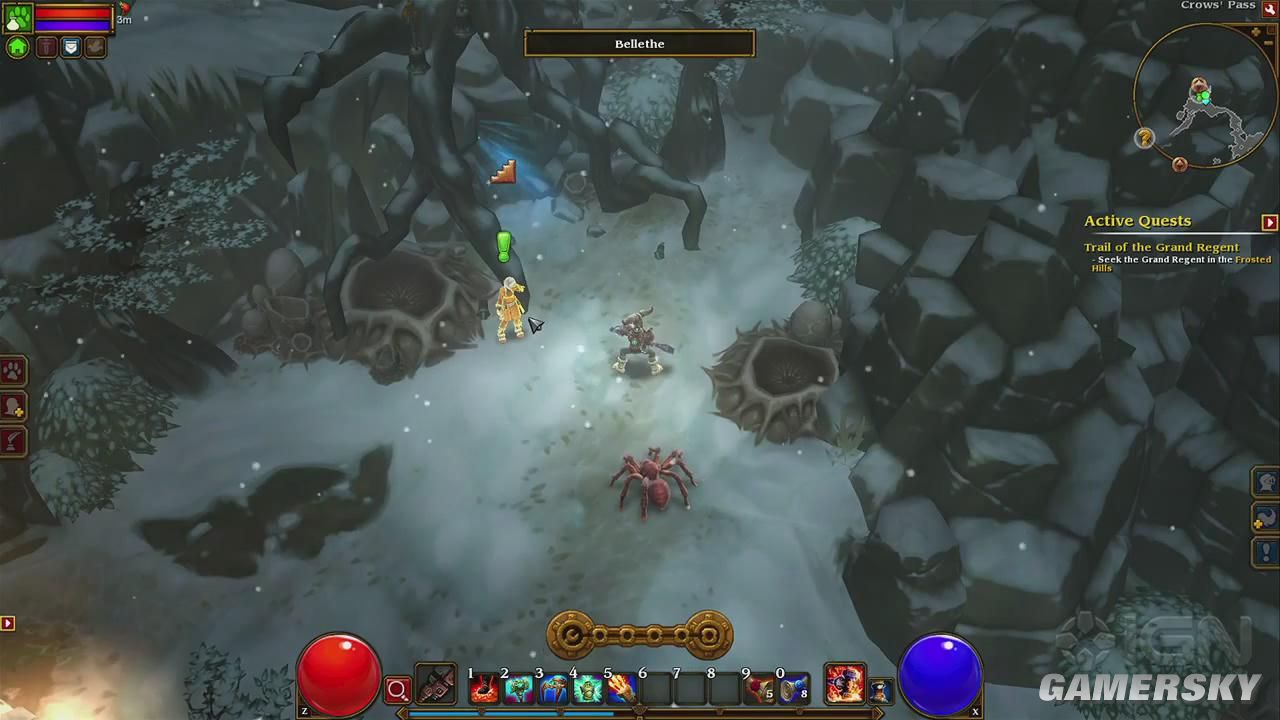Viewport: 1280px width, 720px height.
Task: Use the mana potion in slot 0
Action: pyautogui.click(x=794, y=688)
